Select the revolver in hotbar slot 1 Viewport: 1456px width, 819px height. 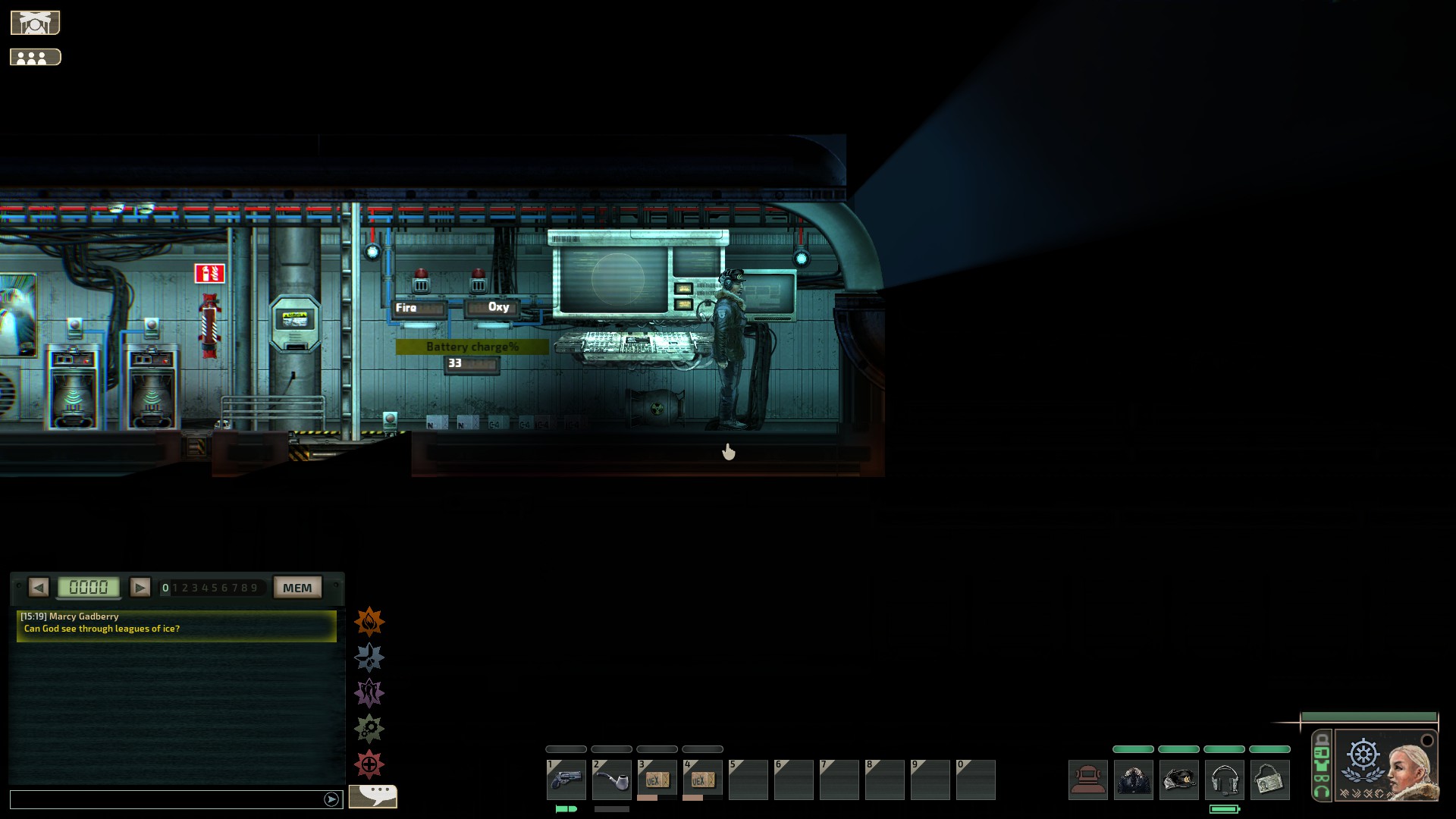566,780
